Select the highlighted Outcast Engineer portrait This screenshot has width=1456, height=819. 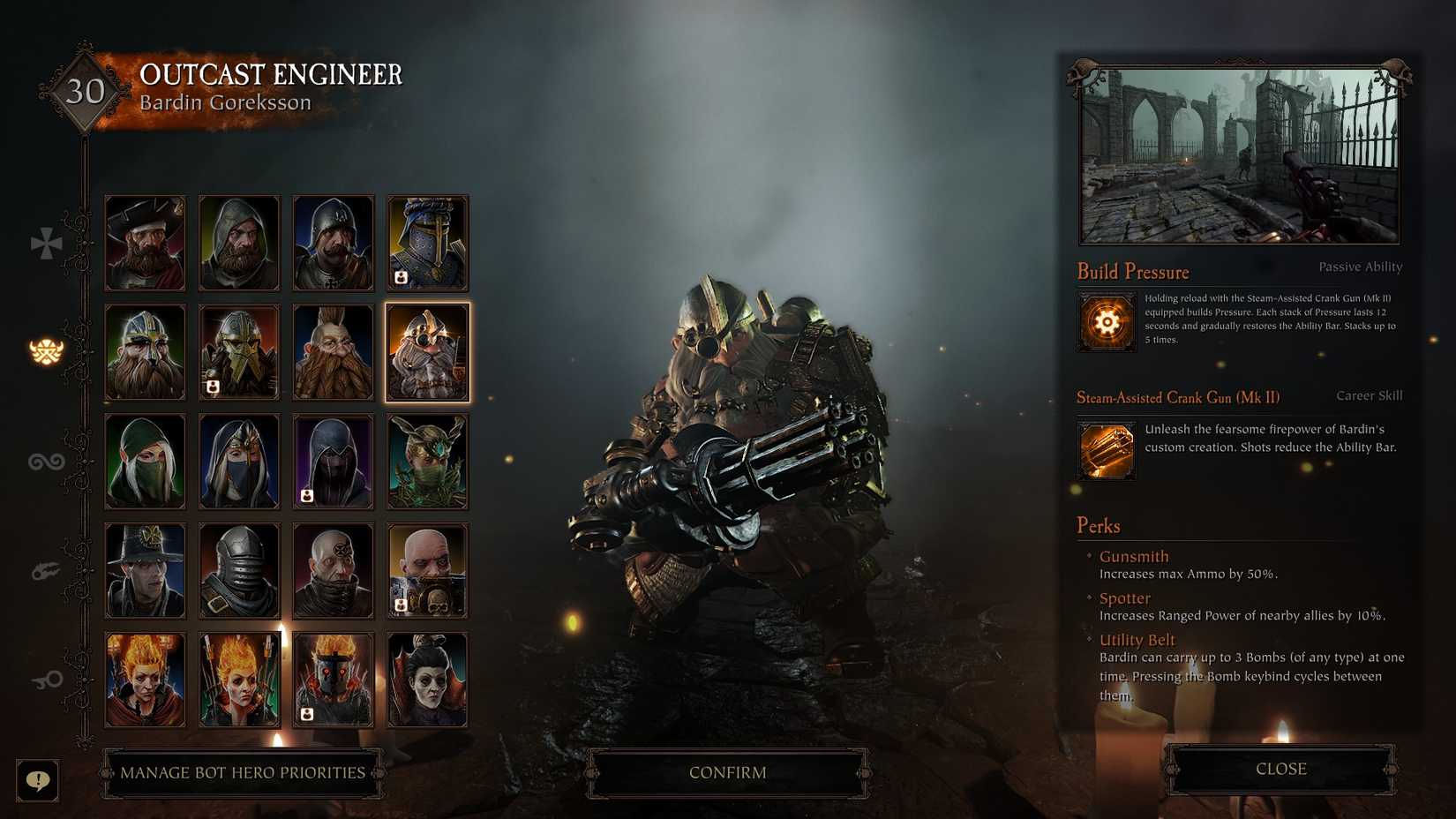427,350
